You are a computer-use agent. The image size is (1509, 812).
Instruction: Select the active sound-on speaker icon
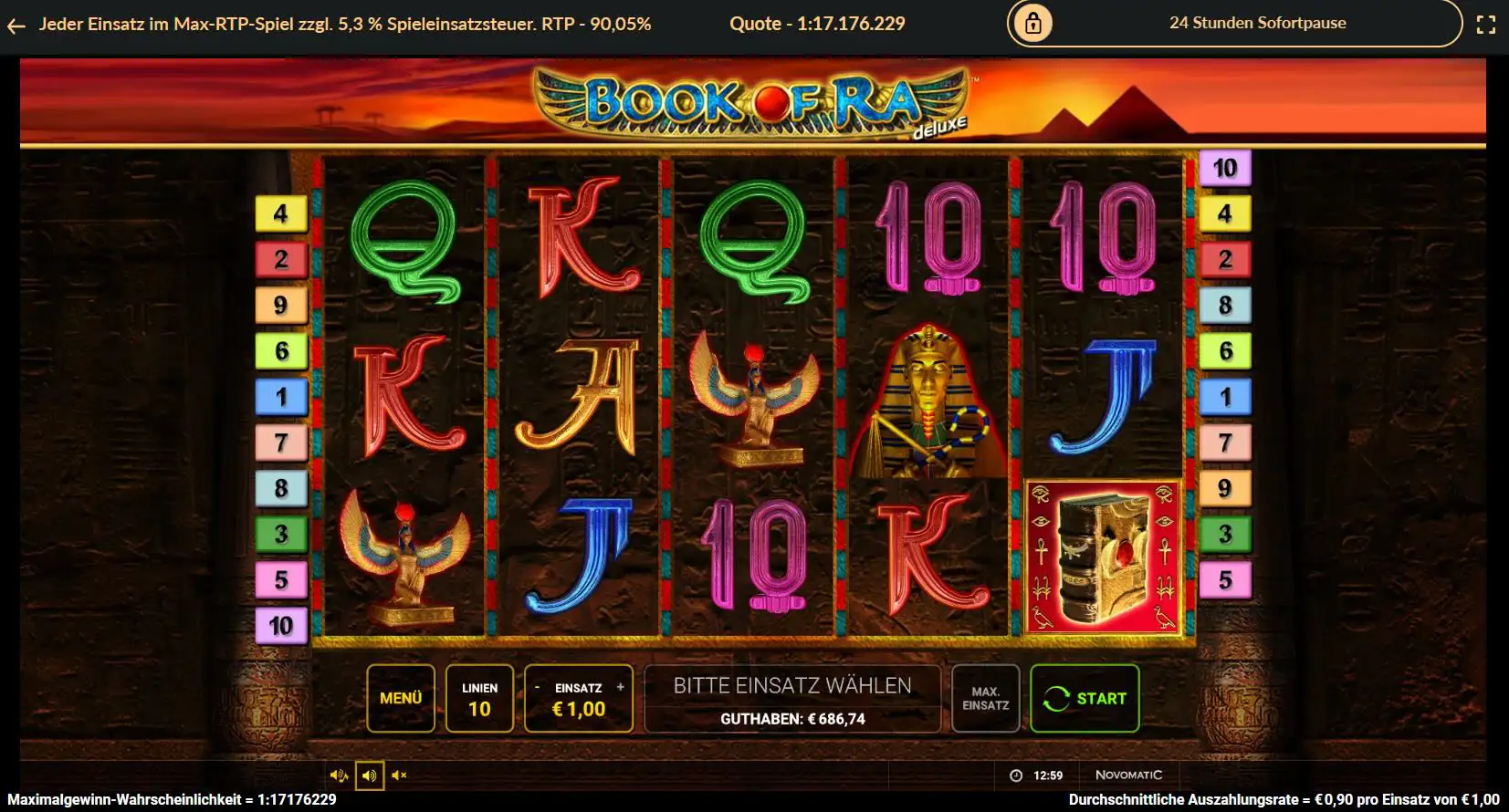coord(370,776)
